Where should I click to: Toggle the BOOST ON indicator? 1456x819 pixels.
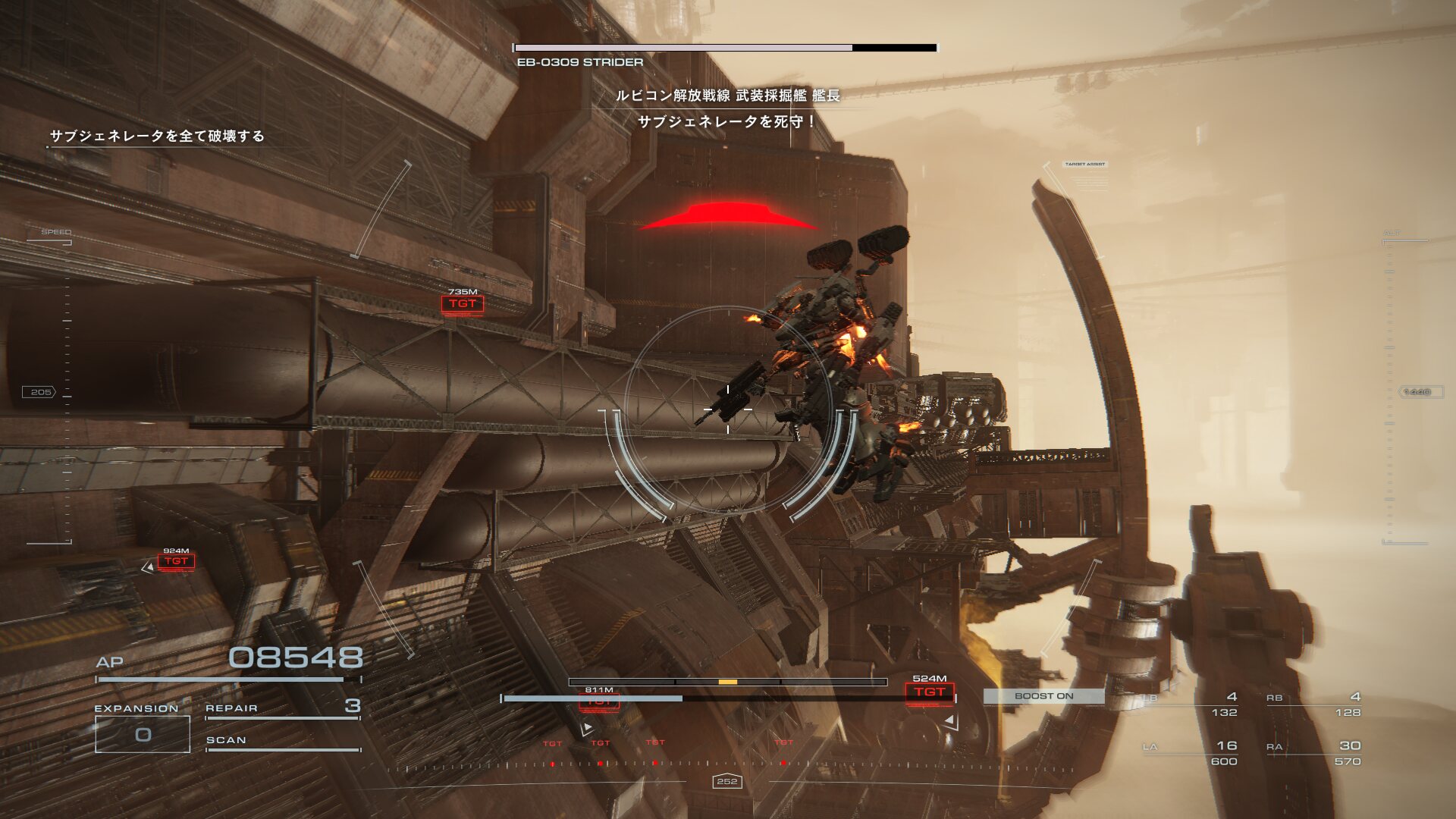tap(1043, 695)
